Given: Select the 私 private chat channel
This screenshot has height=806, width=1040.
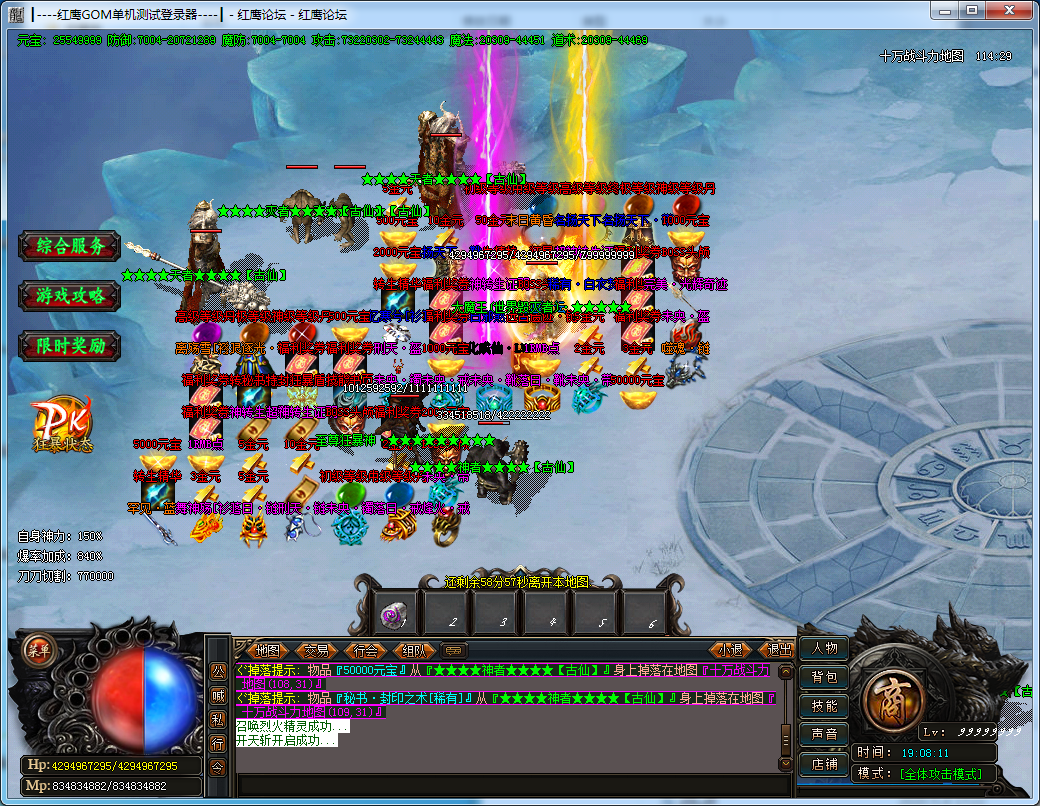Looking at the screenshot, I should pos(218,719).
